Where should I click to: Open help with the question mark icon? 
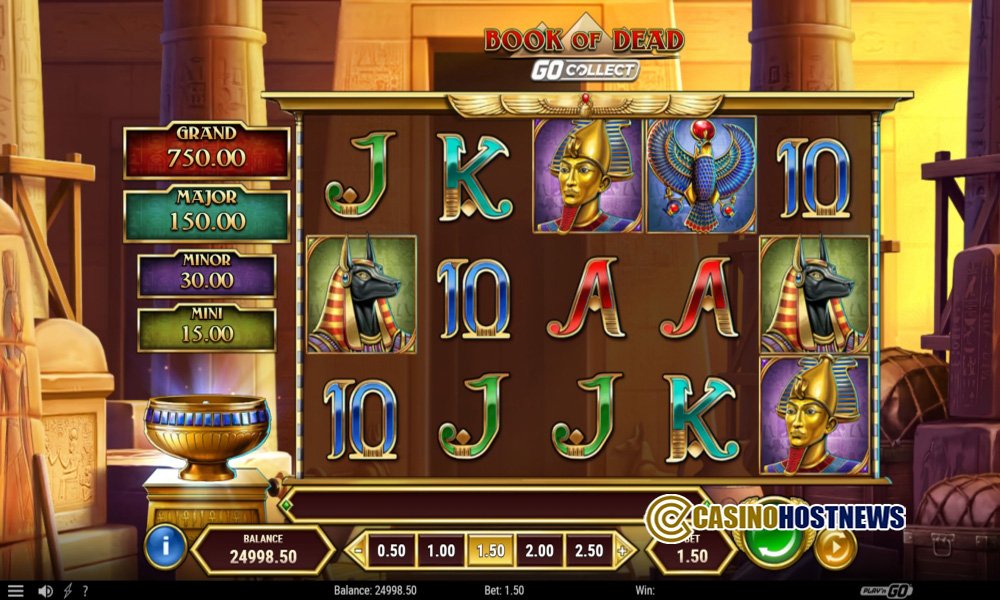click(85, 591)
